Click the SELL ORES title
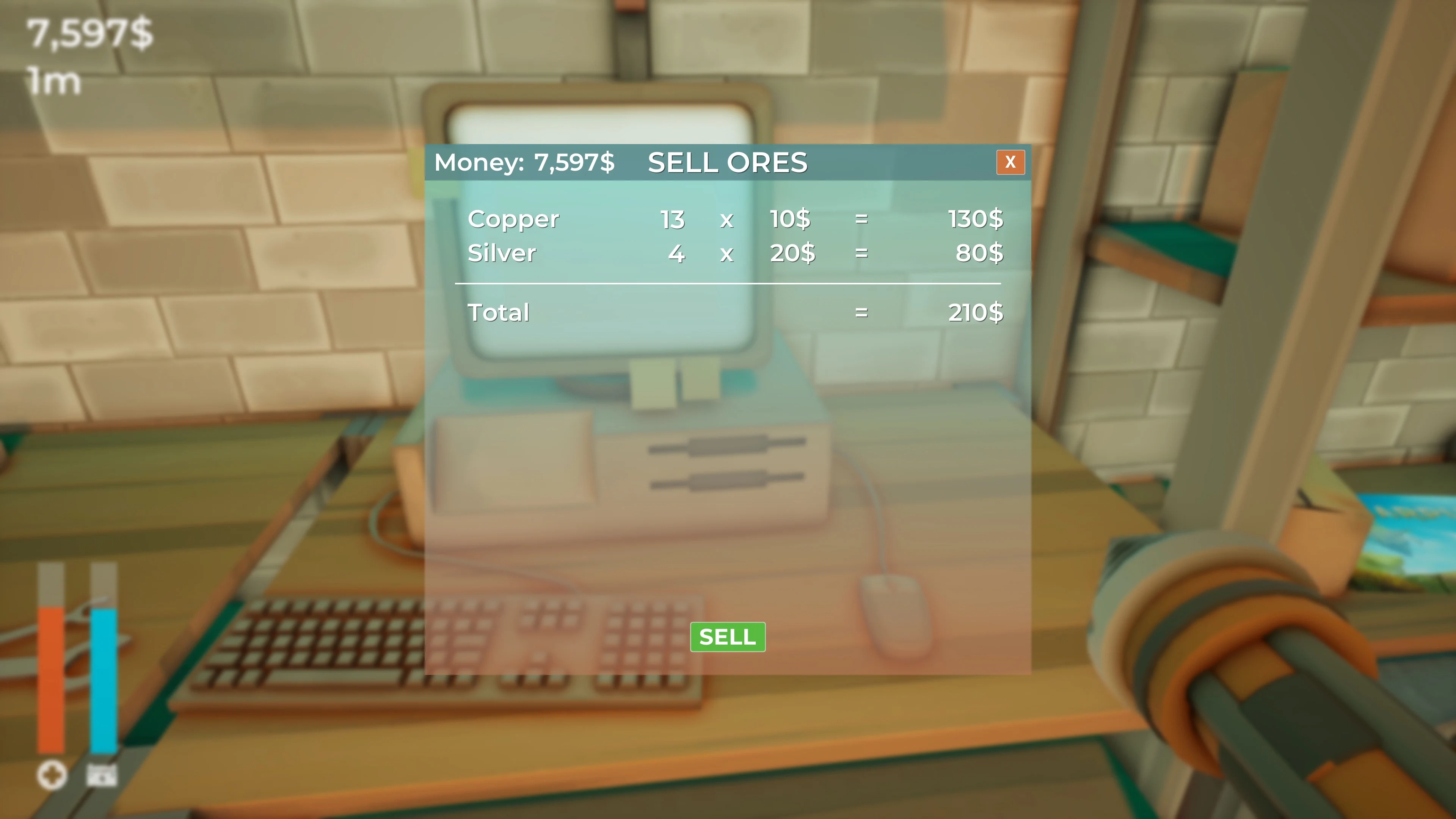 click(728, 162)
